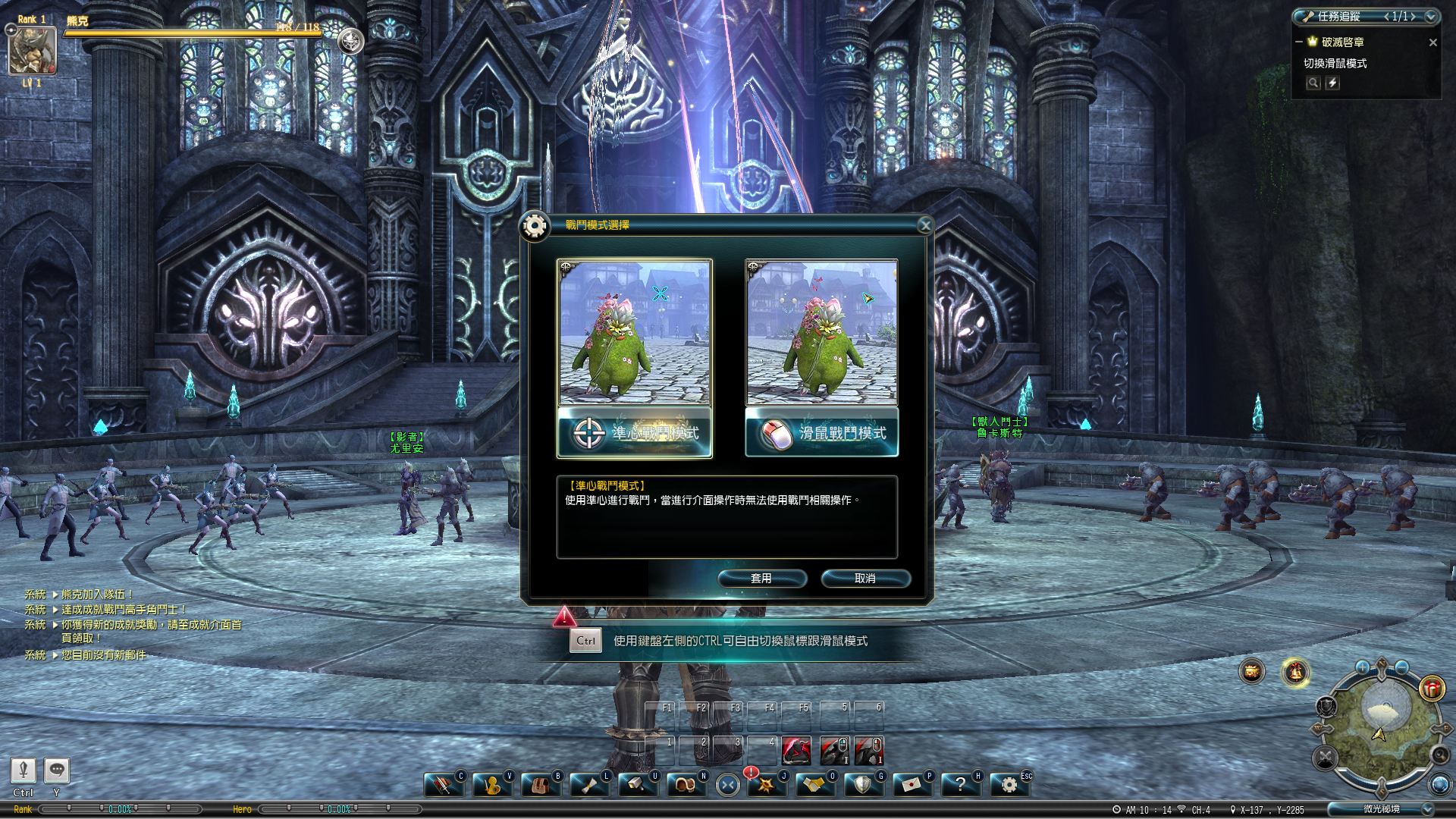Click the 套用 (Apply) button
This screenshot has width=1456, height=819.
pyautogui.click(x=763, y=579)
